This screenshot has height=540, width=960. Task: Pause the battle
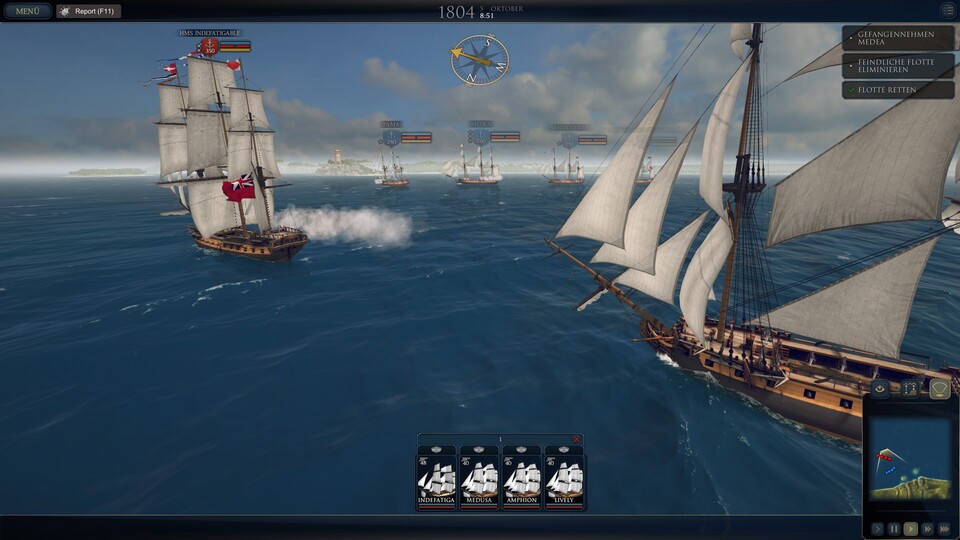[894, 528]
